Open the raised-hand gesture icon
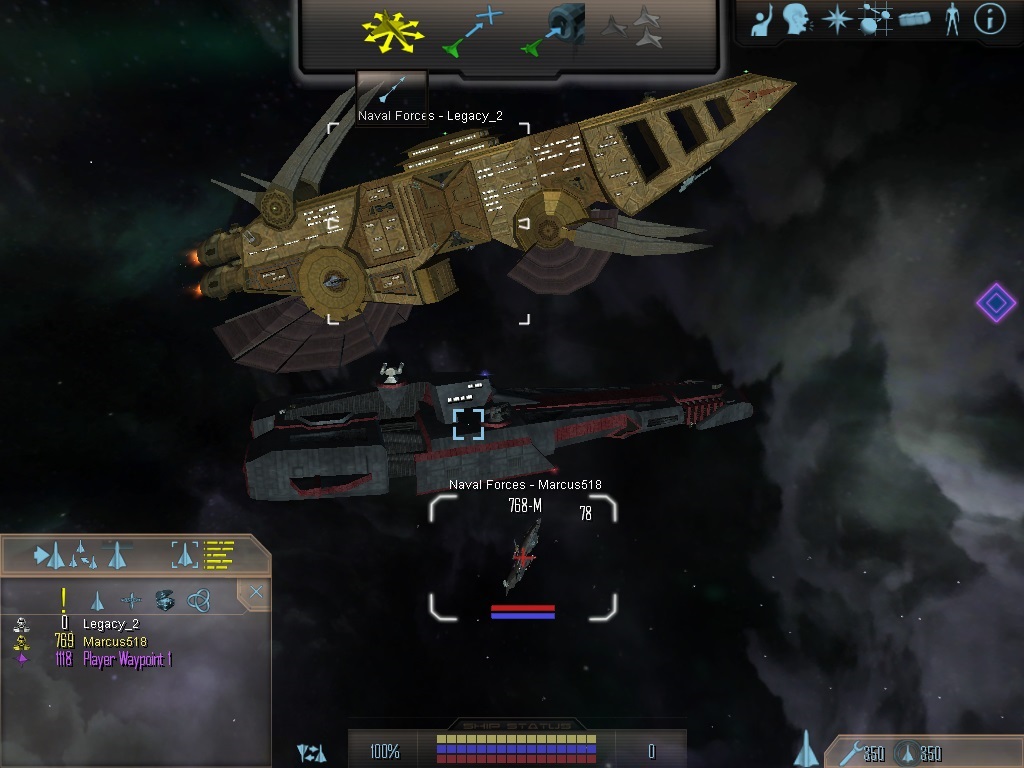The width and height of the screenshot is (1024, 768). click(763, 20)
